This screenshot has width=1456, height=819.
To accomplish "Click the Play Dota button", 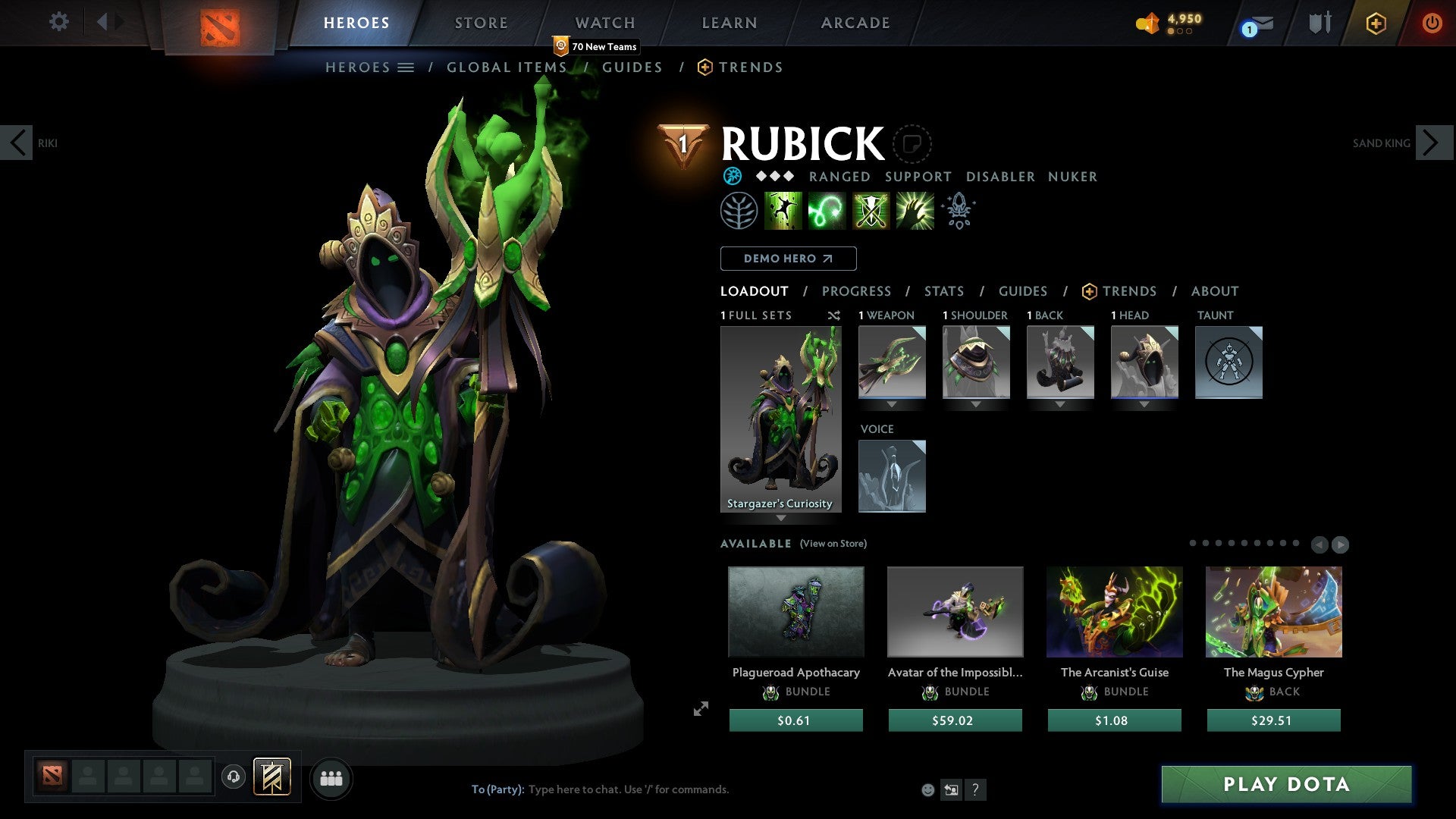I will 1285,785.
